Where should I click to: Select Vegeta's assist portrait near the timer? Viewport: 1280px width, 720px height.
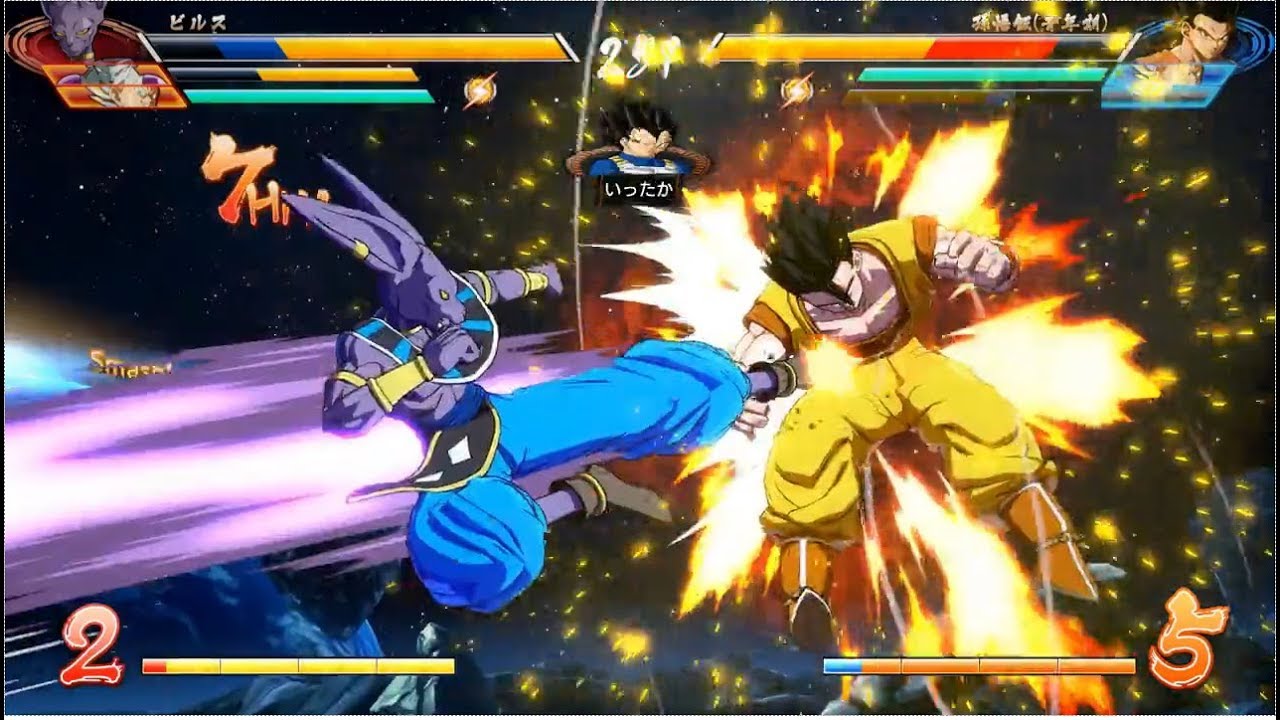[638, 150]
